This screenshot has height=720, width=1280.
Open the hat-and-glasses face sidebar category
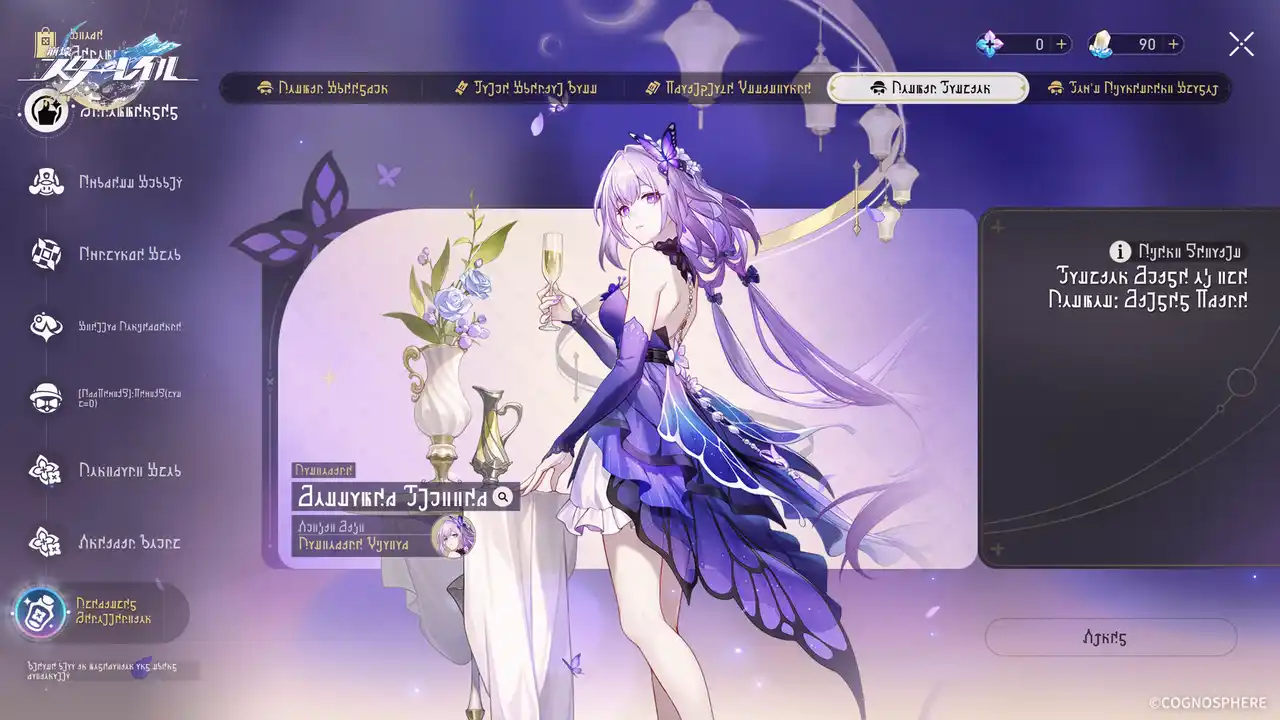(x=46, y=398)
